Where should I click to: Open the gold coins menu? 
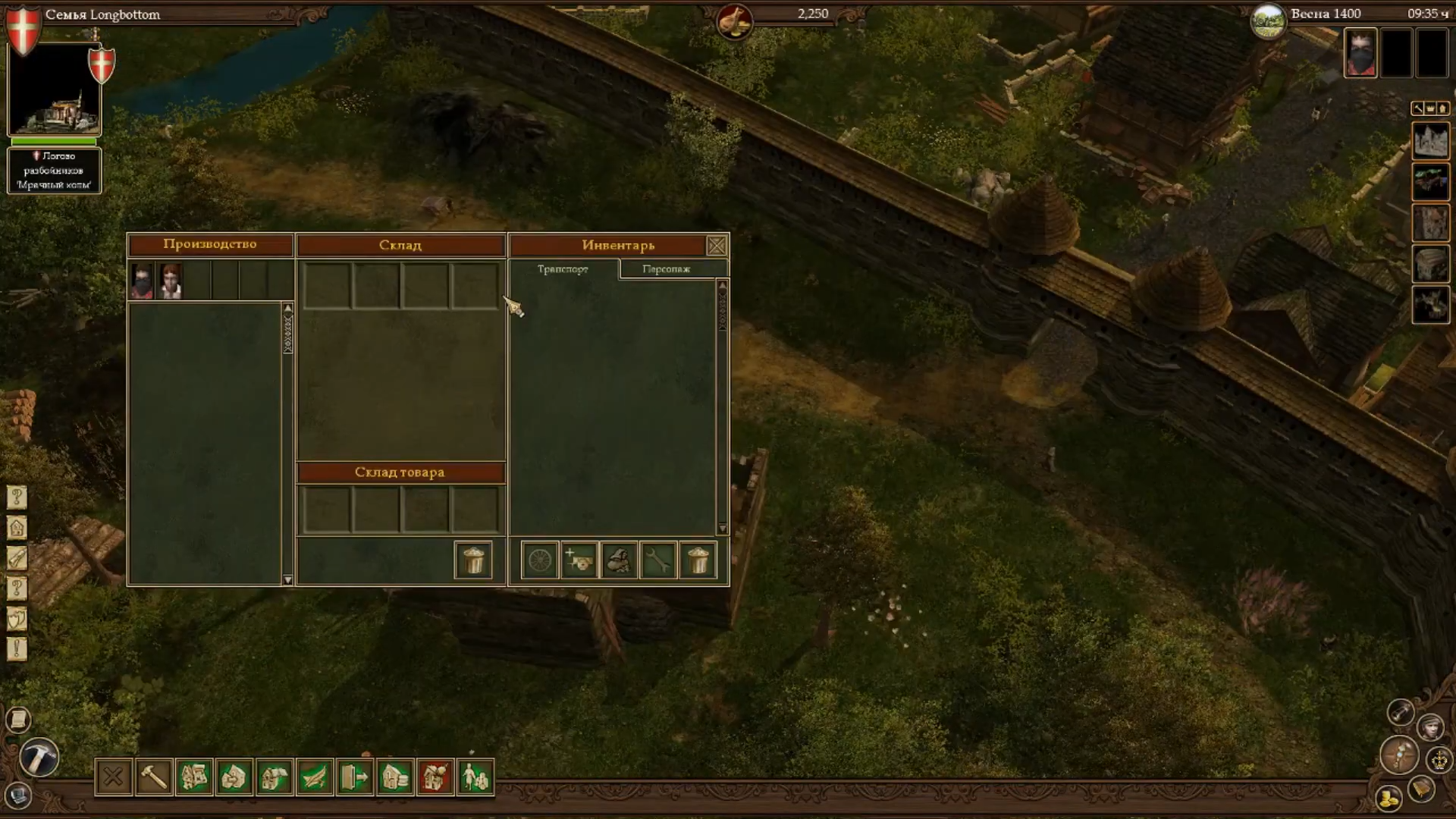click(x=1389, y=799)
